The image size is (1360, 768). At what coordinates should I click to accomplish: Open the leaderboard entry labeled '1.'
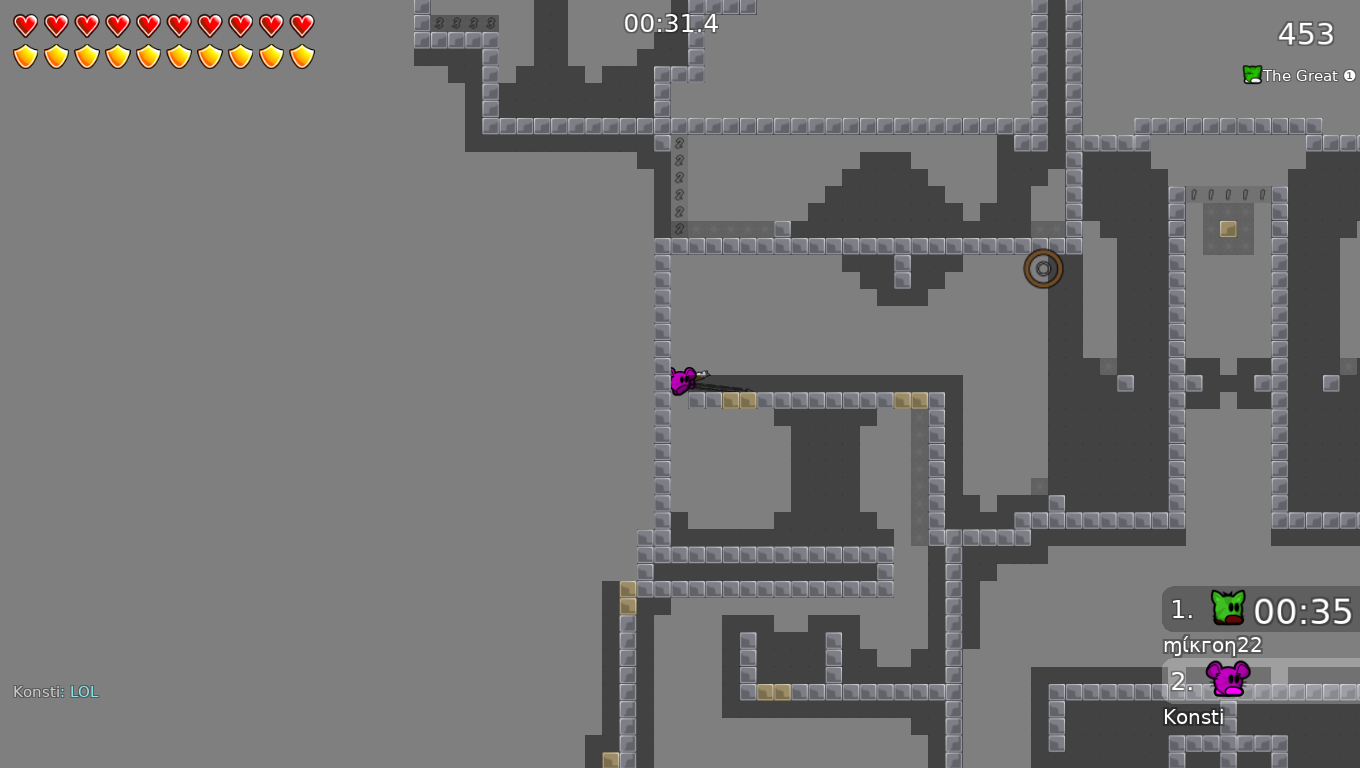click(1180, 611)
